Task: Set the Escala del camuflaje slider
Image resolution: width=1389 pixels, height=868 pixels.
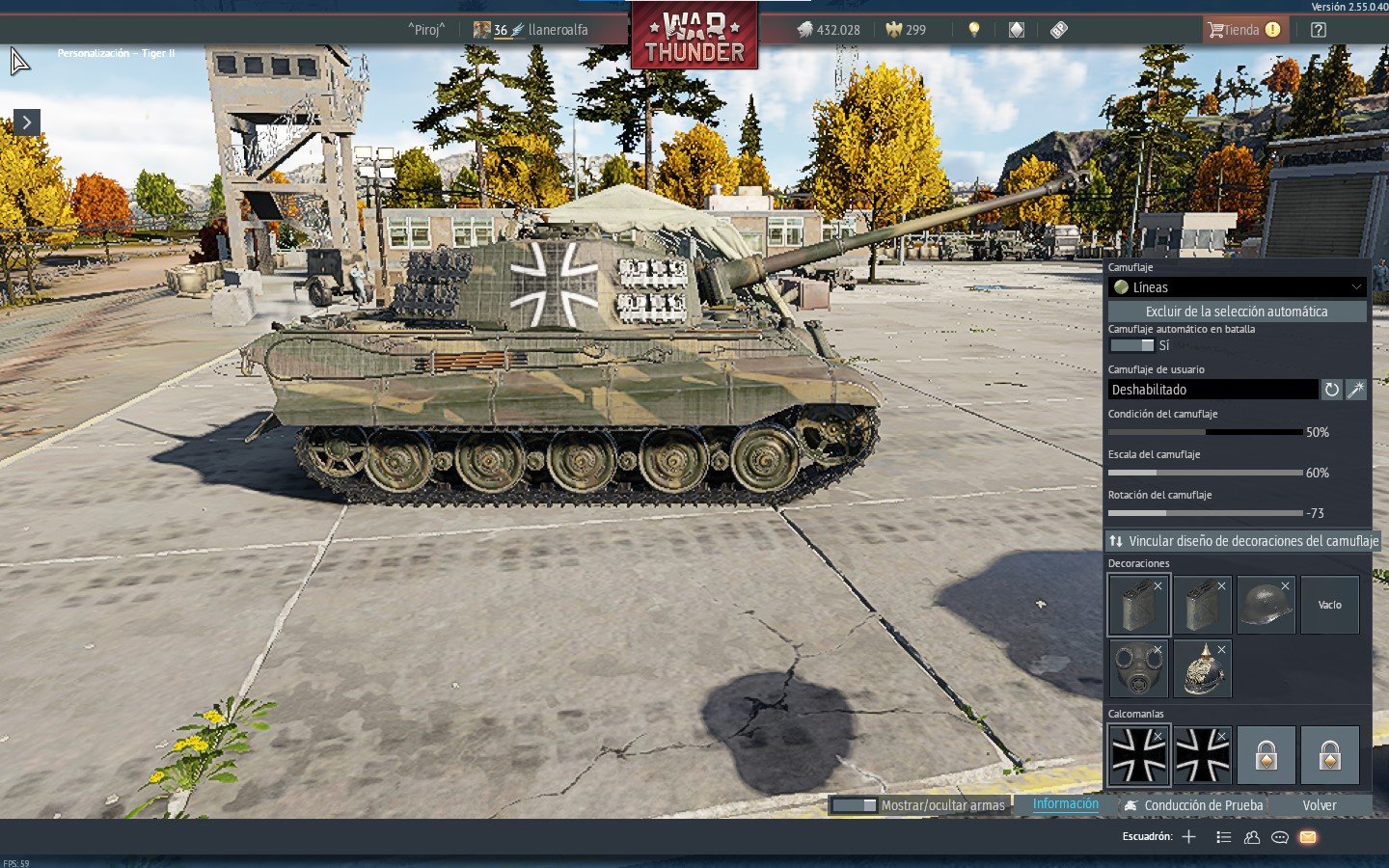Action: pyautogui.click(x=1206, y=473)
